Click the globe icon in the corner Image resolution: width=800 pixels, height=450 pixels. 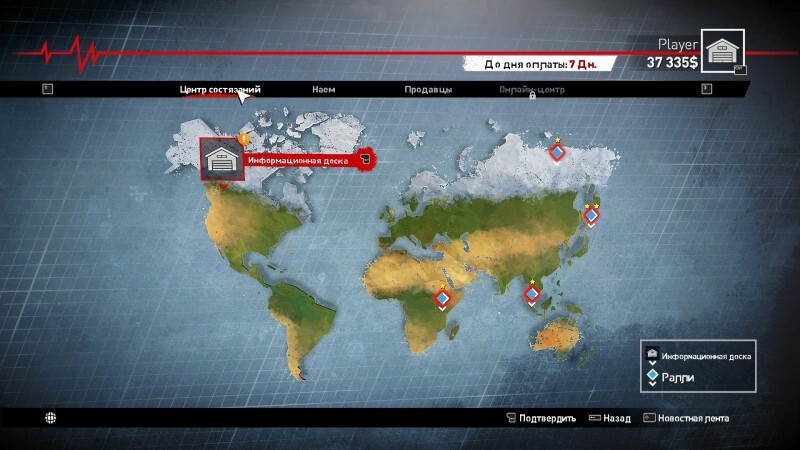49,417
